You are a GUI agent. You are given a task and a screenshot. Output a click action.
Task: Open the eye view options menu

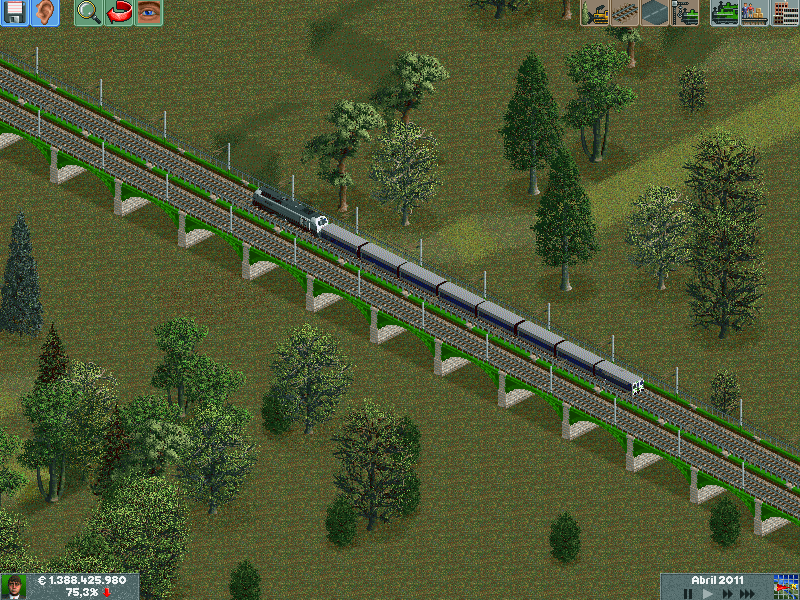pos(149,13)
